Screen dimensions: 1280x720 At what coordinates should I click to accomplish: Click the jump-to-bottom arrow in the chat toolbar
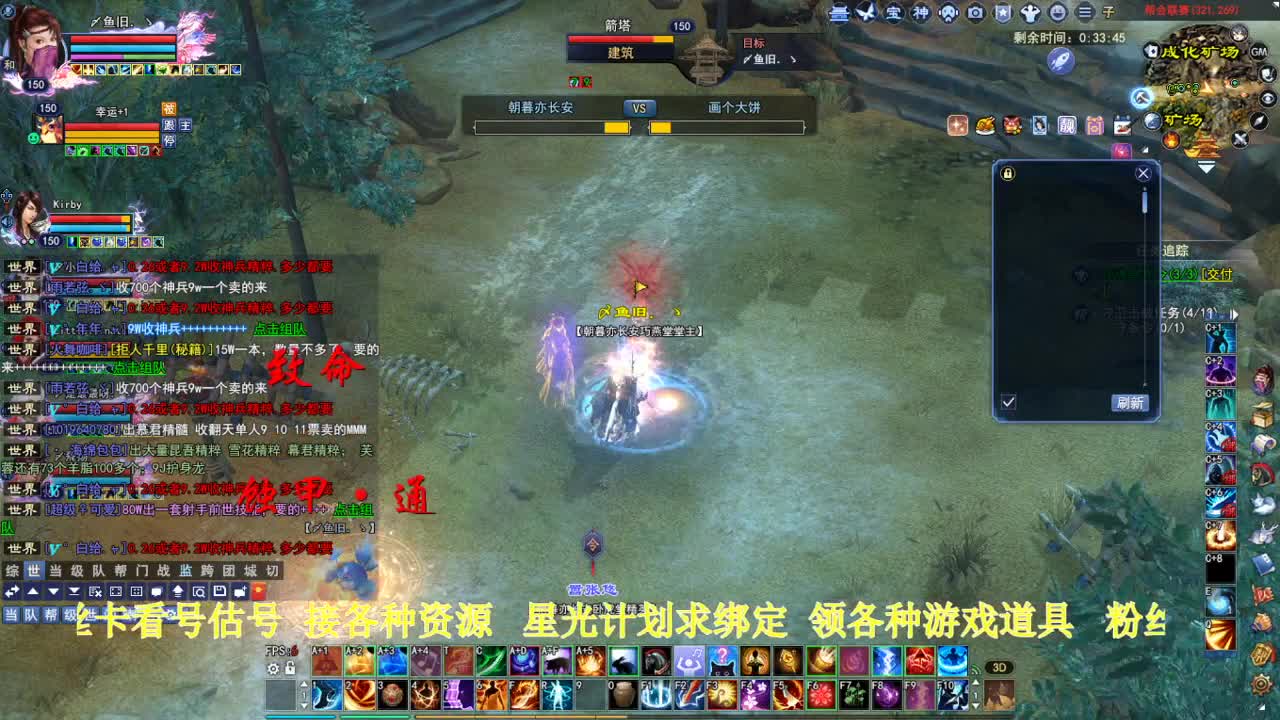(73, 593)
